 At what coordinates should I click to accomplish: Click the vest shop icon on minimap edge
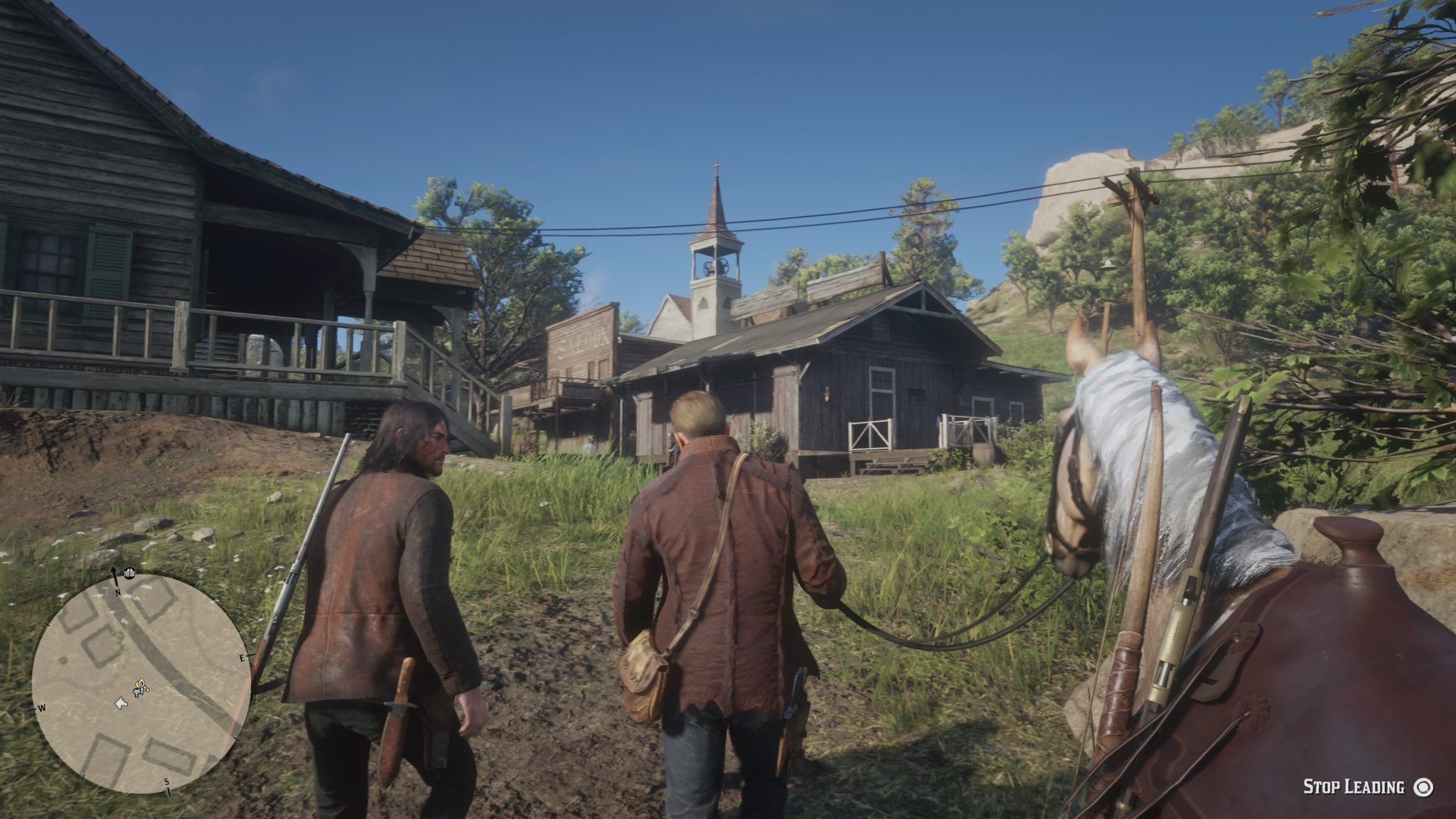tap(130, 572)
